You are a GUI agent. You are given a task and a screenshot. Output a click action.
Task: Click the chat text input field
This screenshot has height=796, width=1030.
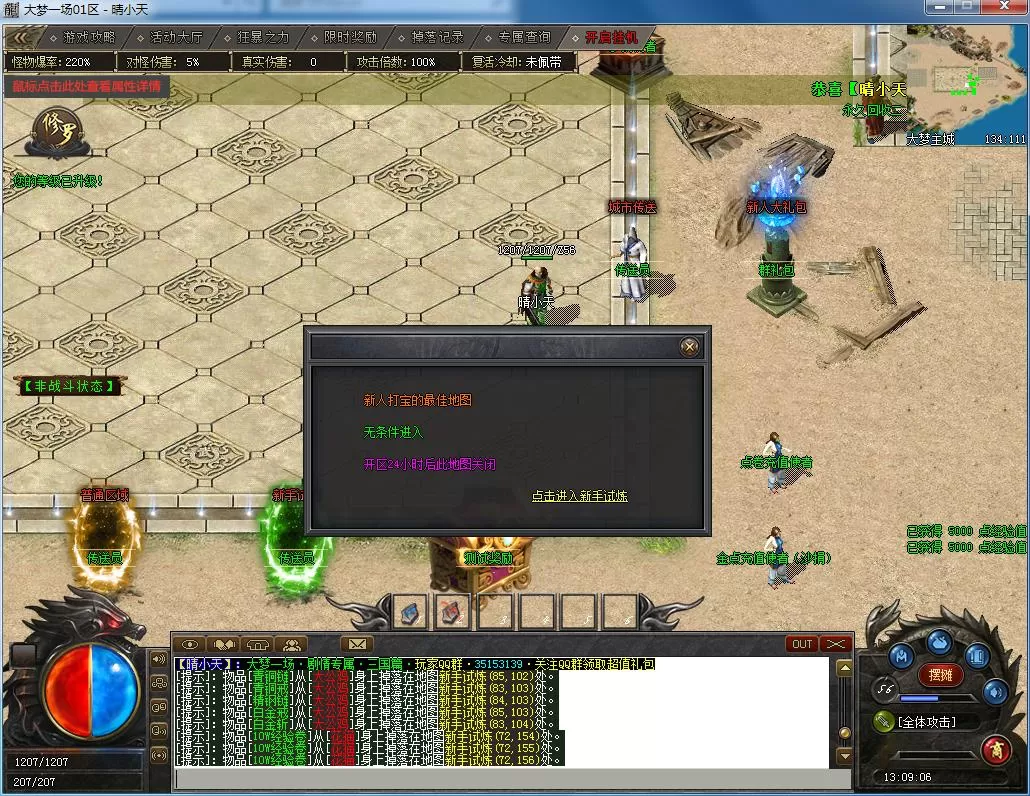point(500,778)
